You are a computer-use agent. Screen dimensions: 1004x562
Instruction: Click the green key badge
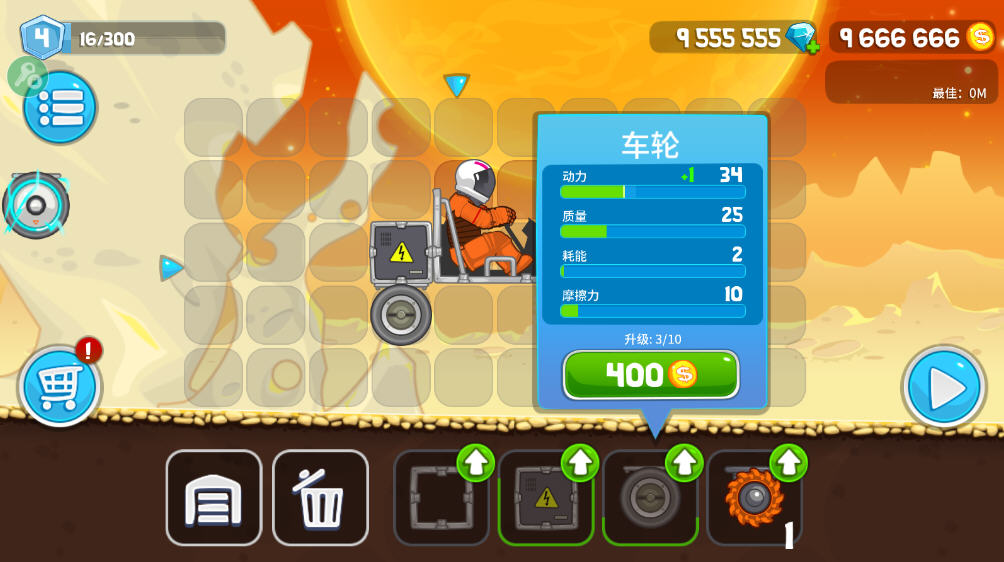point(25,76)
